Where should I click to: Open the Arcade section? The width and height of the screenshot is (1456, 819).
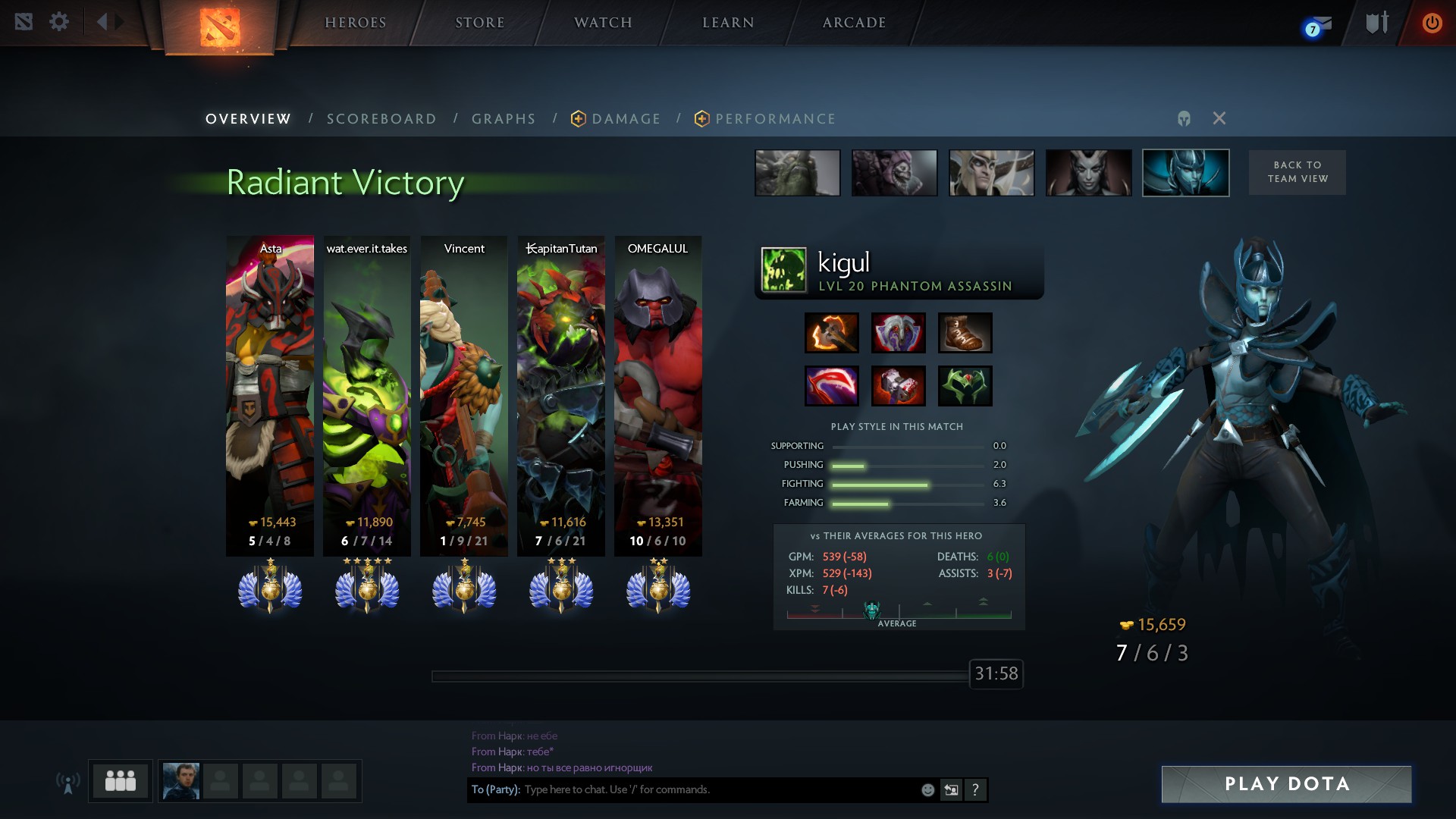[x=854, y=23]
